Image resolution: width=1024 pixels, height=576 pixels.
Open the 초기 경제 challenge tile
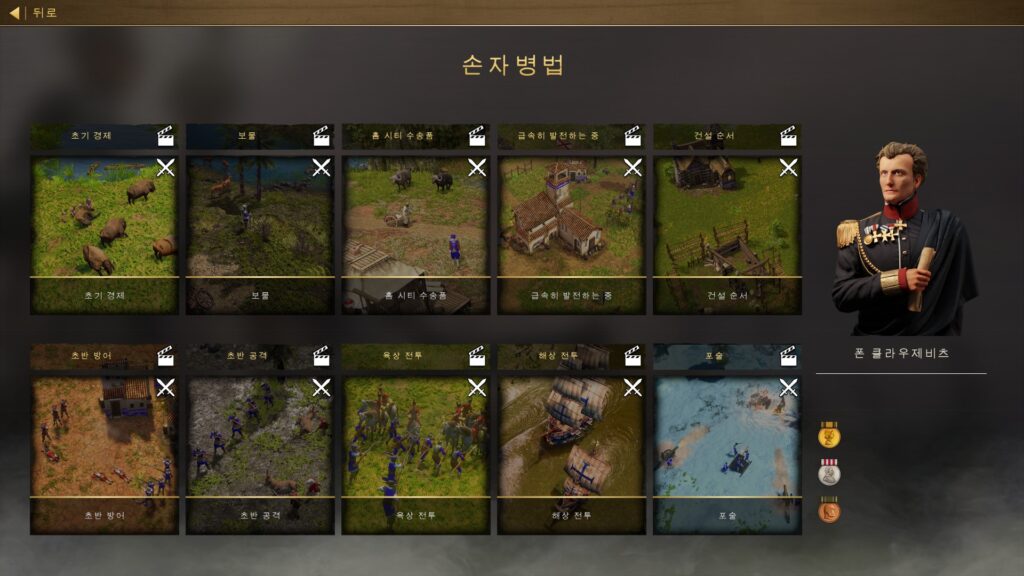(104, 234)
